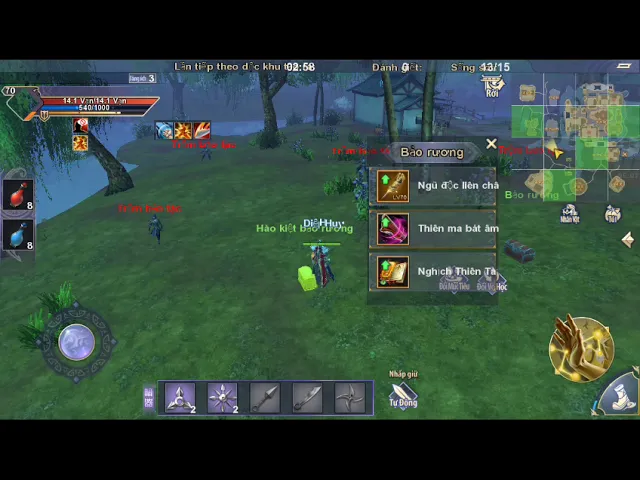Select the first shuriken hotbar slot
Viewport: 640px width, 480px height.
(180, 397)
